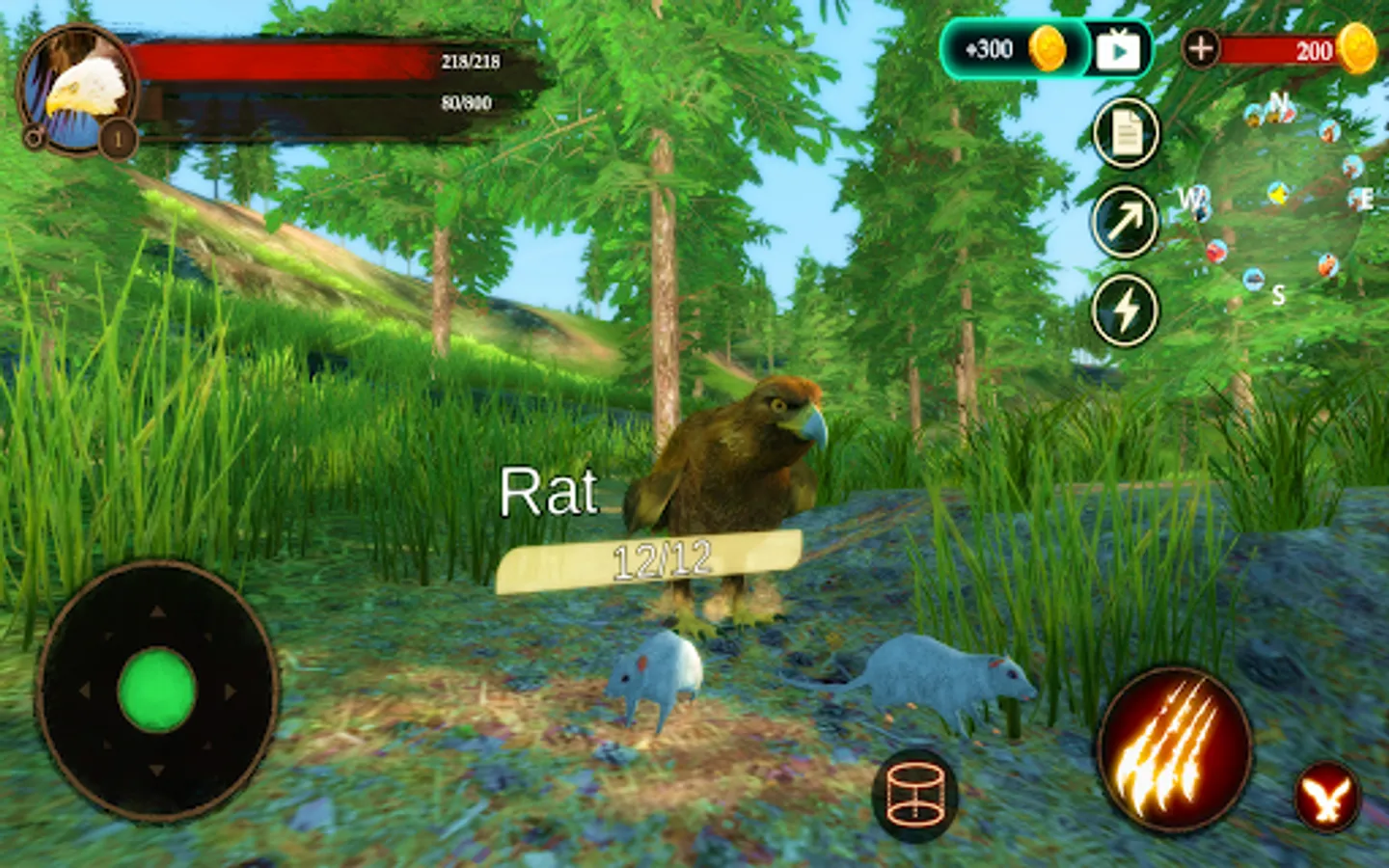Trigger the lightning bolt ability
Screen dimensions: 1389x868
point(1125,311)
